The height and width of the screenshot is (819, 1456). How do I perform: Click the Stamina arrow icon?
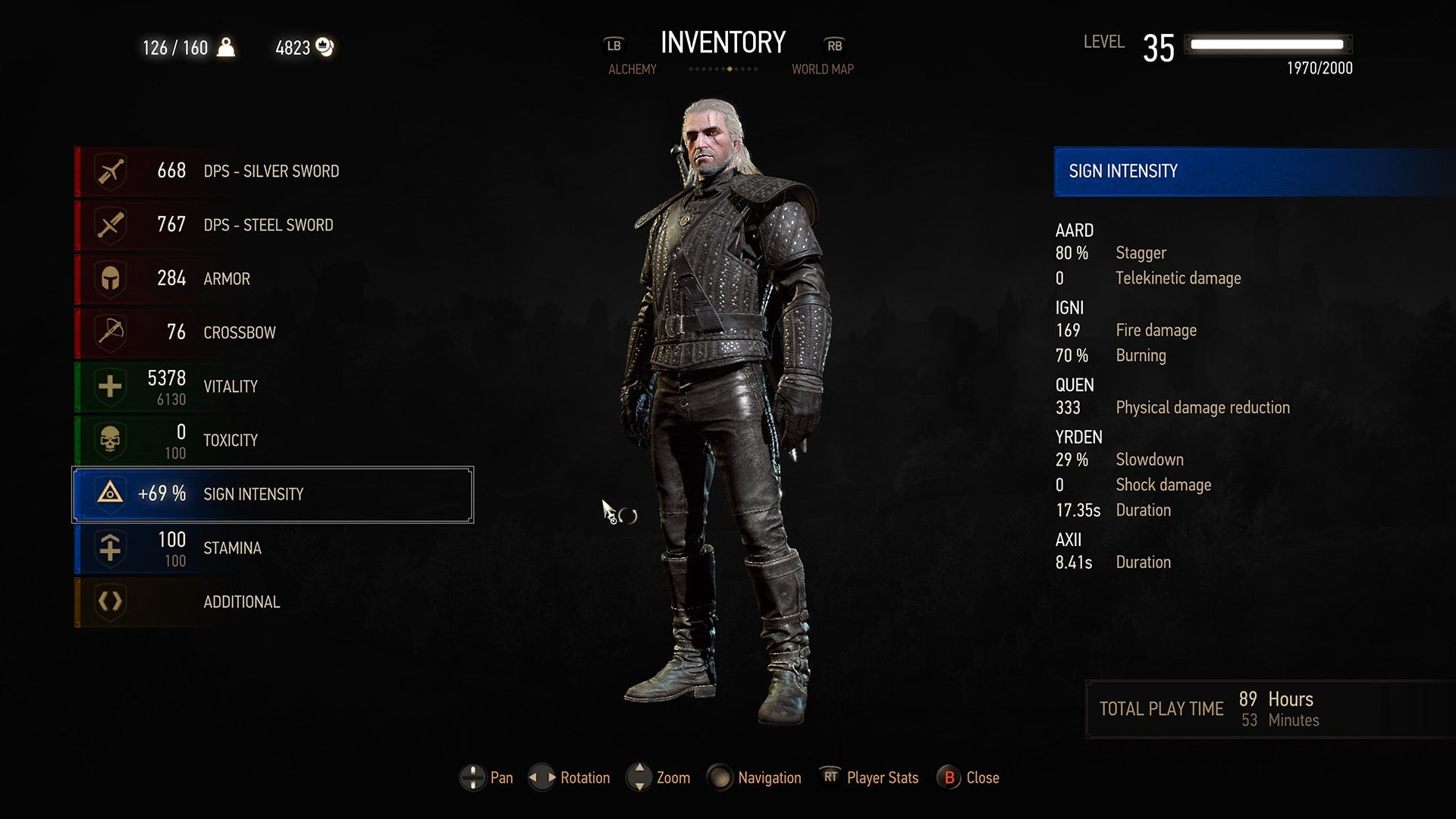(108, 548)
